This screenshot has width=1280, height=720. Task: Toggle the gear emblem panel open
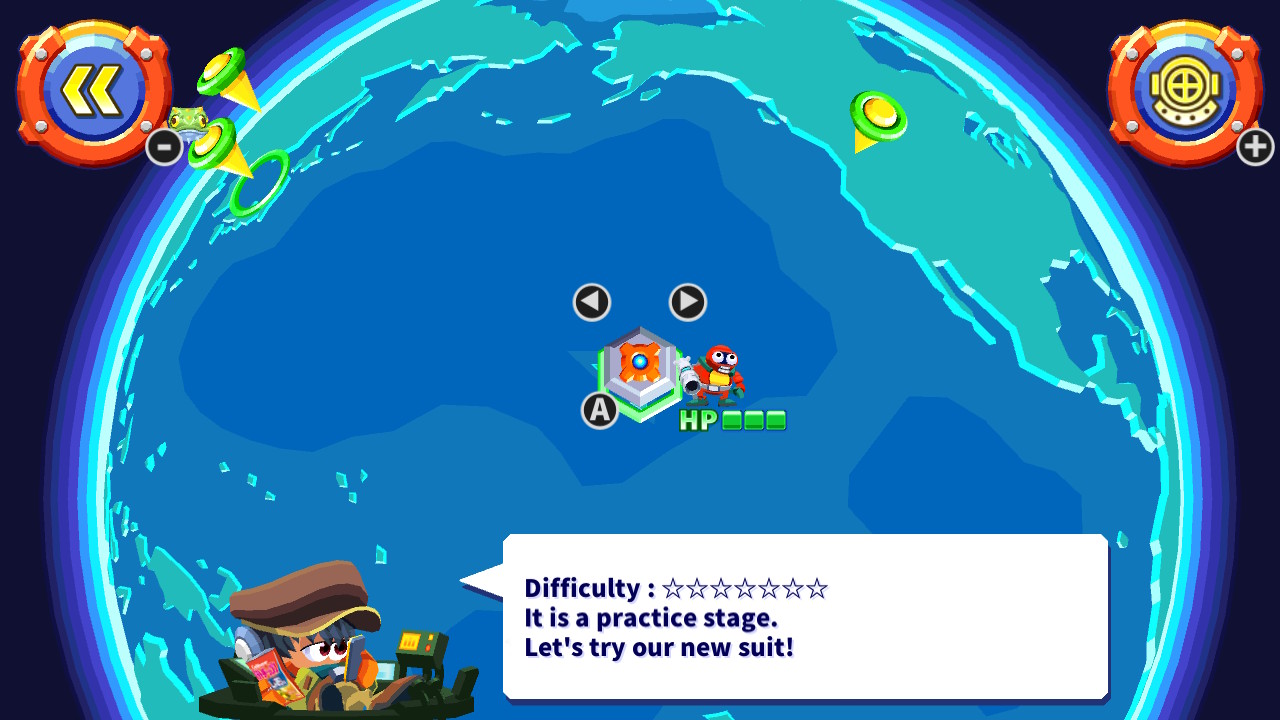[1185, 90]
